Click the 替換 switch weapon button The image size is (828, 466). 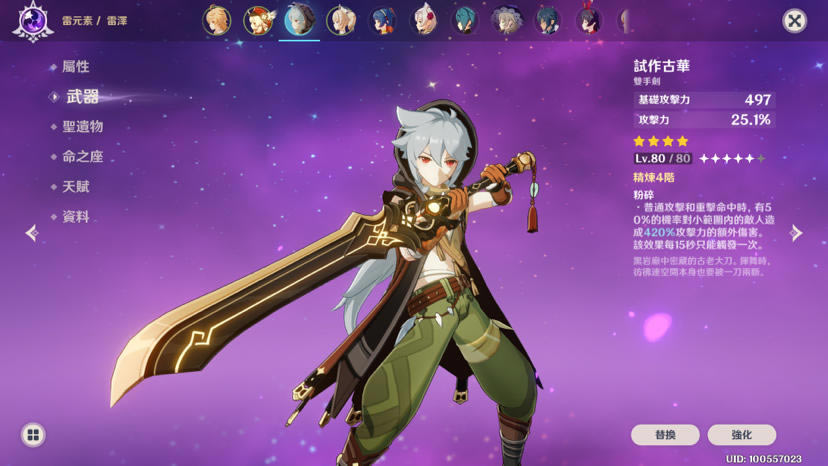(x=665, y=435)
